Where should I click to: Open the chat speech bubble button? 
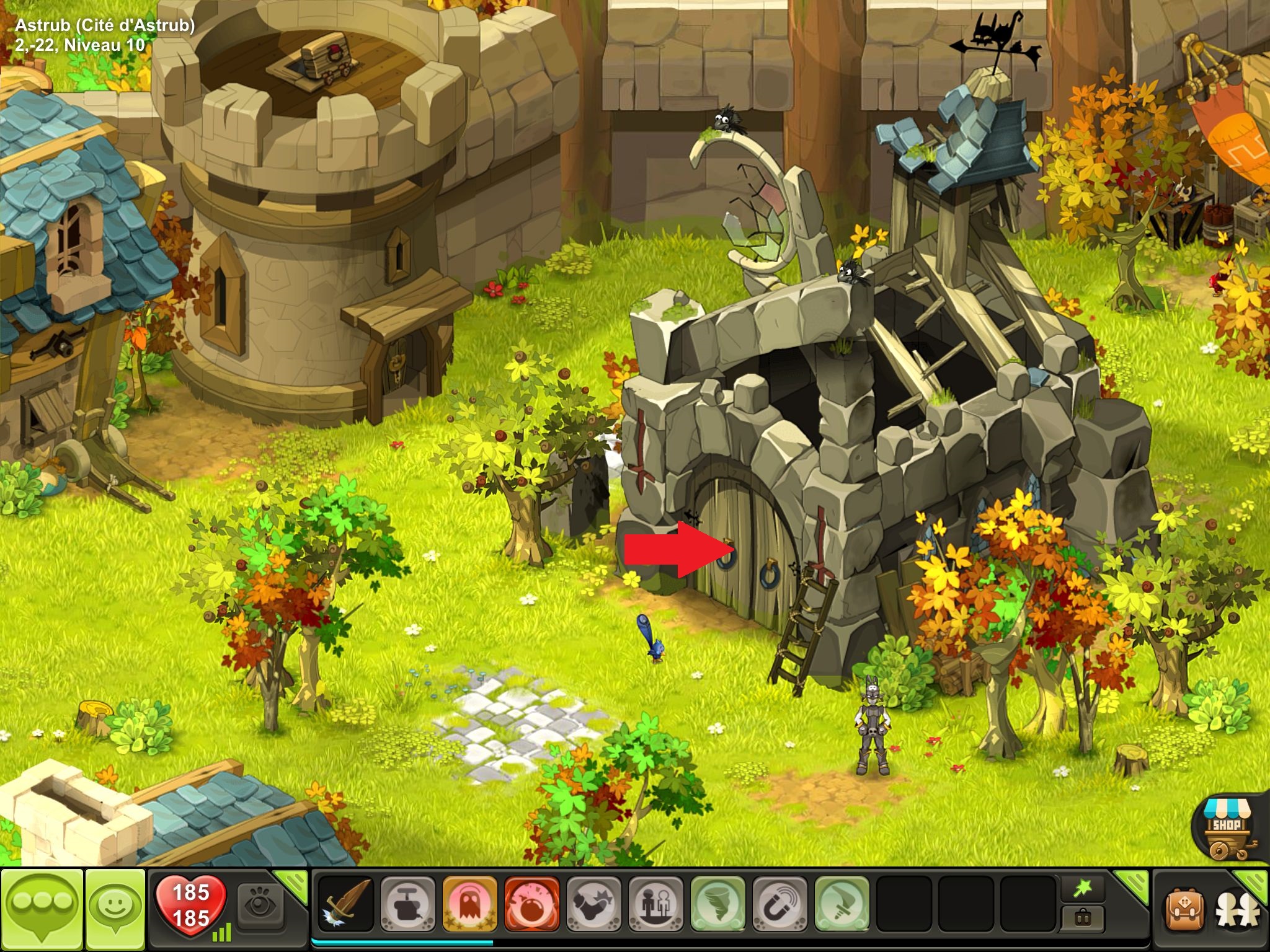(x=42, y=909)
